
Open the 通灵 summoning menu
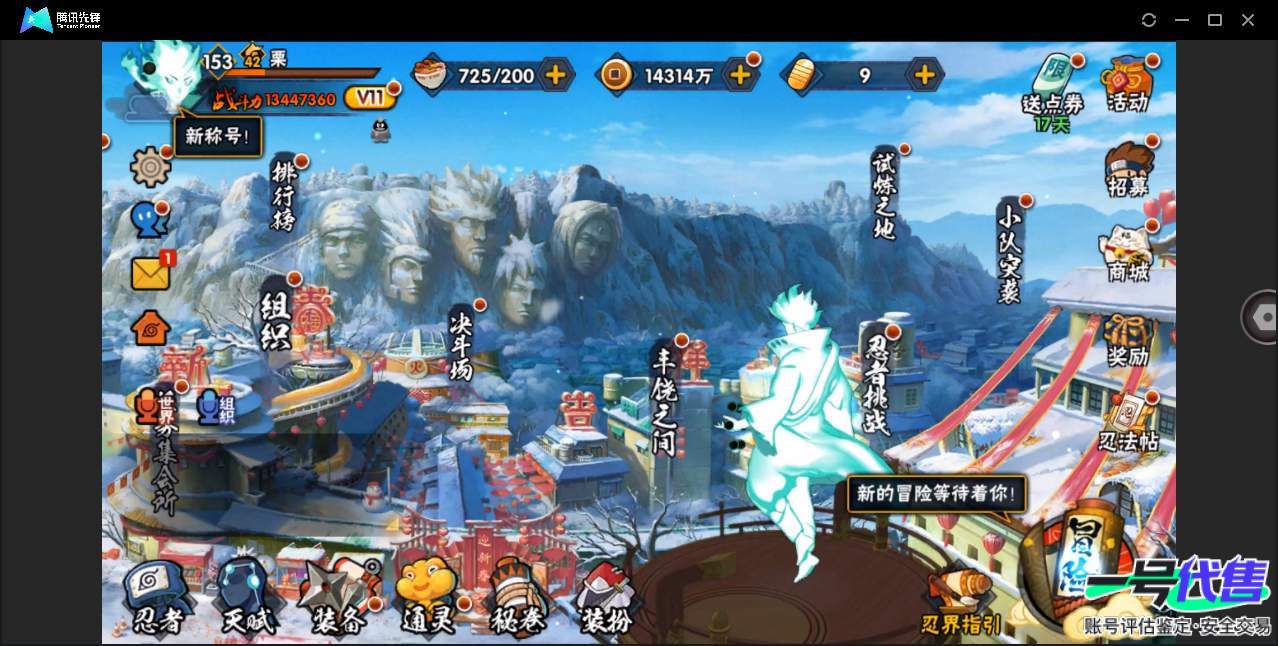point(428,598)
